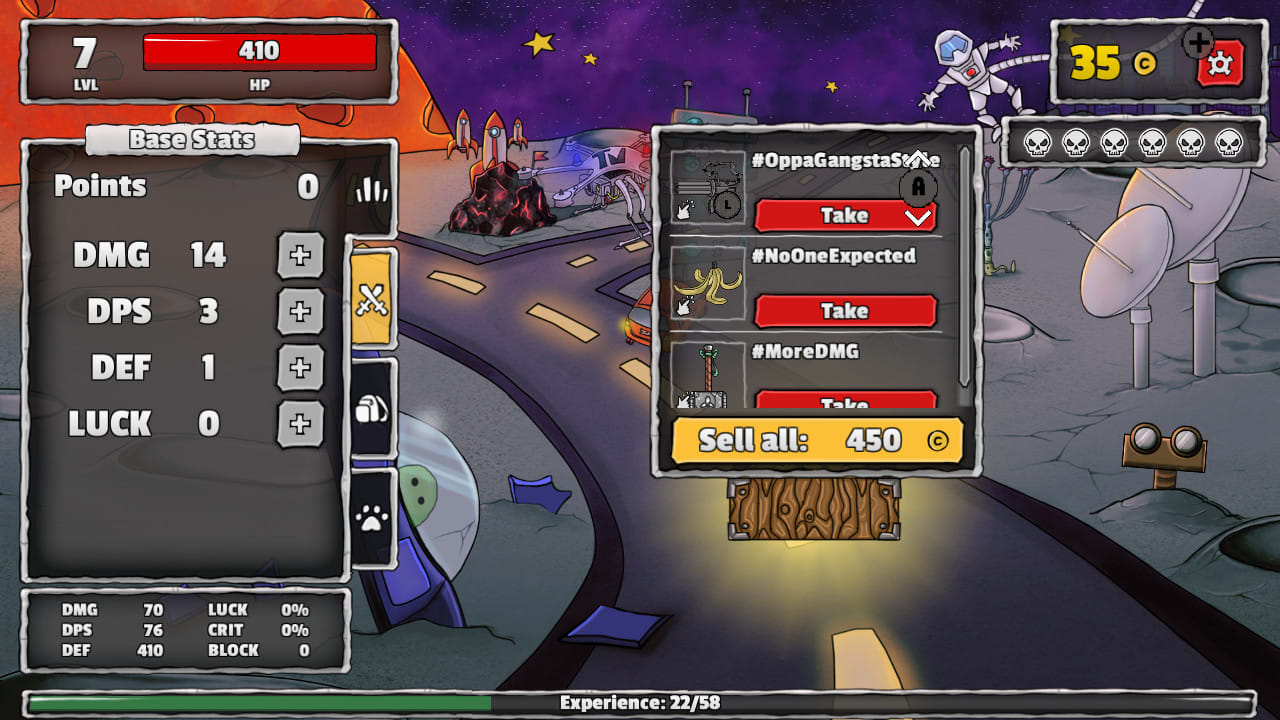Increase LUCK with its plus stepper
This screenshot has height=720, width=1280.
point(300,424)
